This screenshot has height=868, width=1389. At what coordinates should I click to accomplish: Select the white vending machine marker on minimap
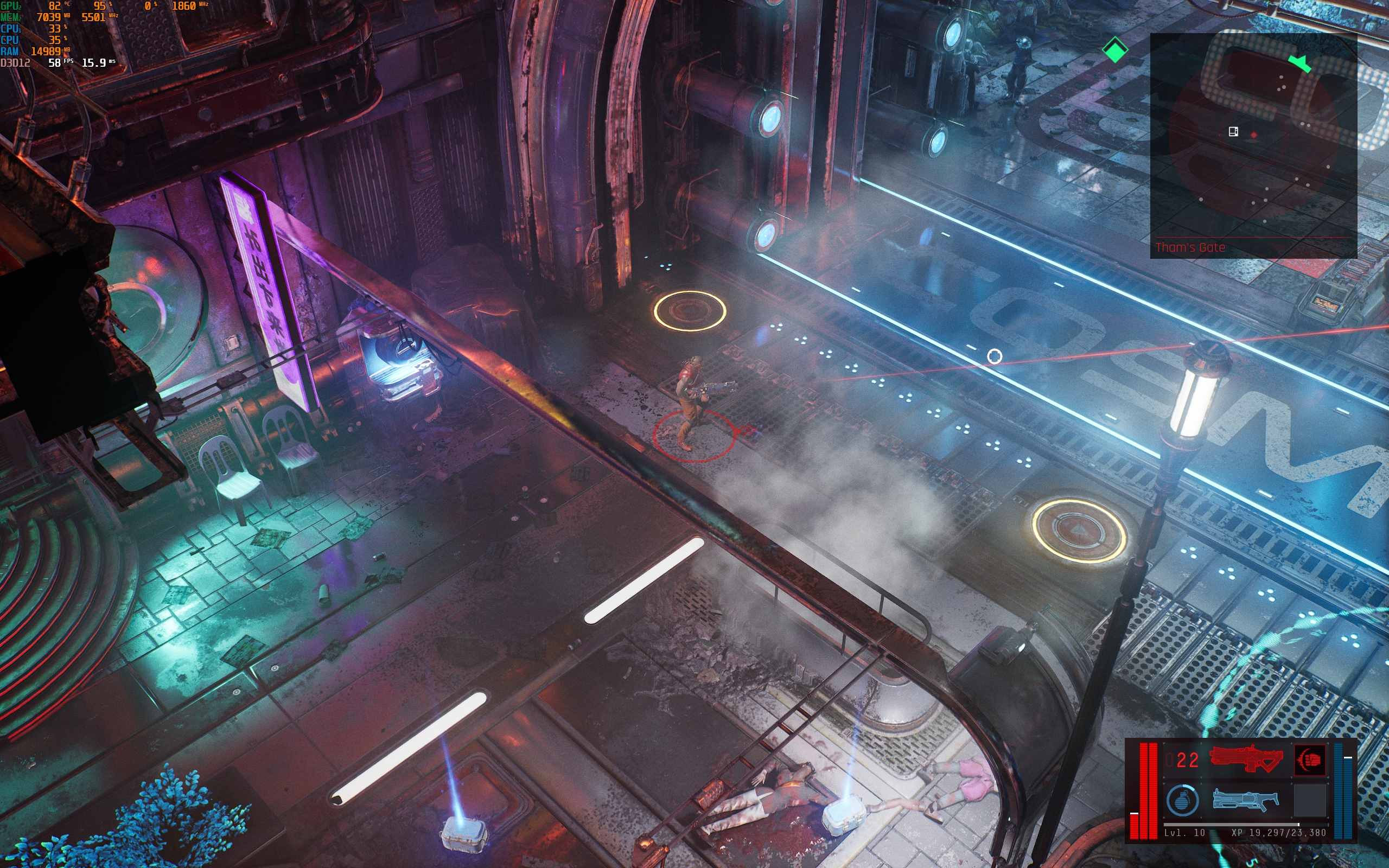click(1233, 131)
